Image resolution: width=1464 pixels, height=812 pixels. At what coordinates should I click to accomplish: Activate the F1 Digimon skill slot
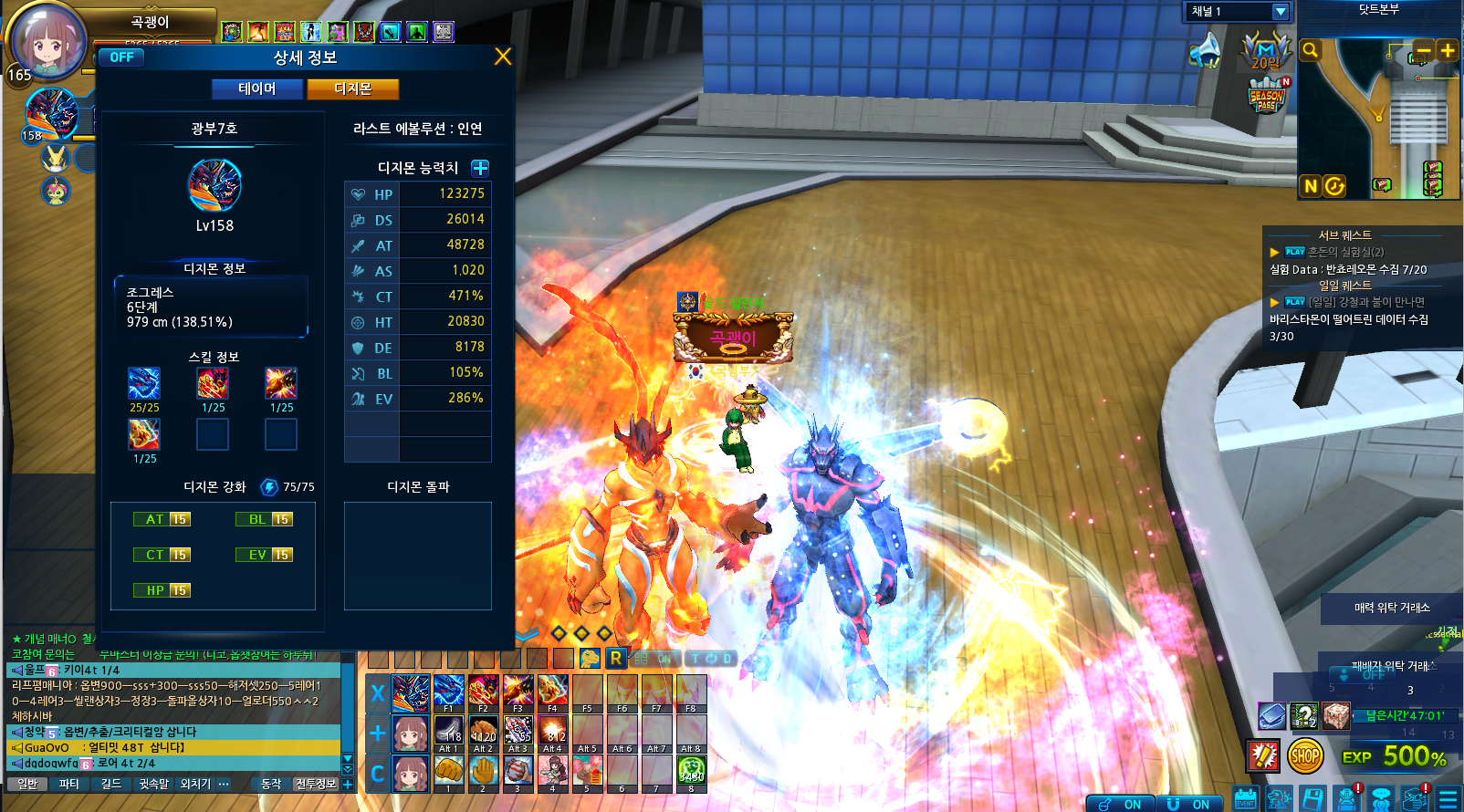[448, 693]
